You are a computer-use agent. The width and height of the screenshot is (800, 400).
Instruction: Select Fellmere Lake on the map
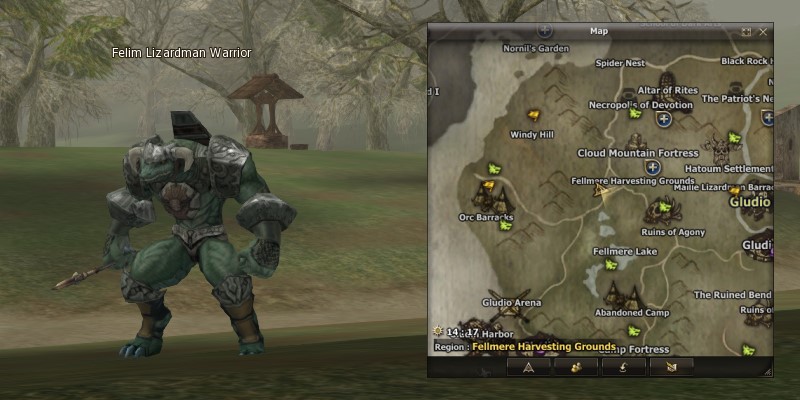(x=625, y=251)
